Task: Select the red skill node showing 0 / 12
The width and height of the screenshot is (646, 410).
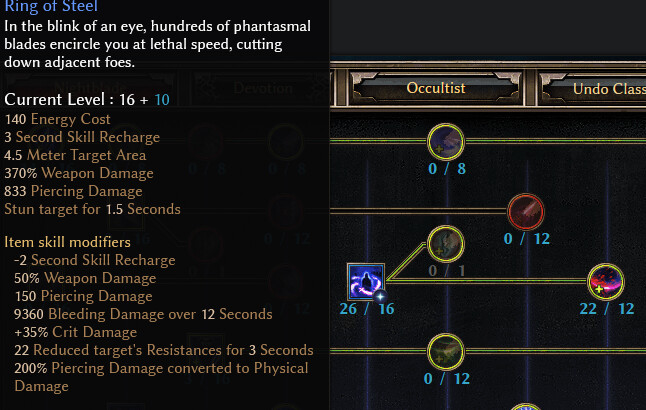Action: point(526,211)
